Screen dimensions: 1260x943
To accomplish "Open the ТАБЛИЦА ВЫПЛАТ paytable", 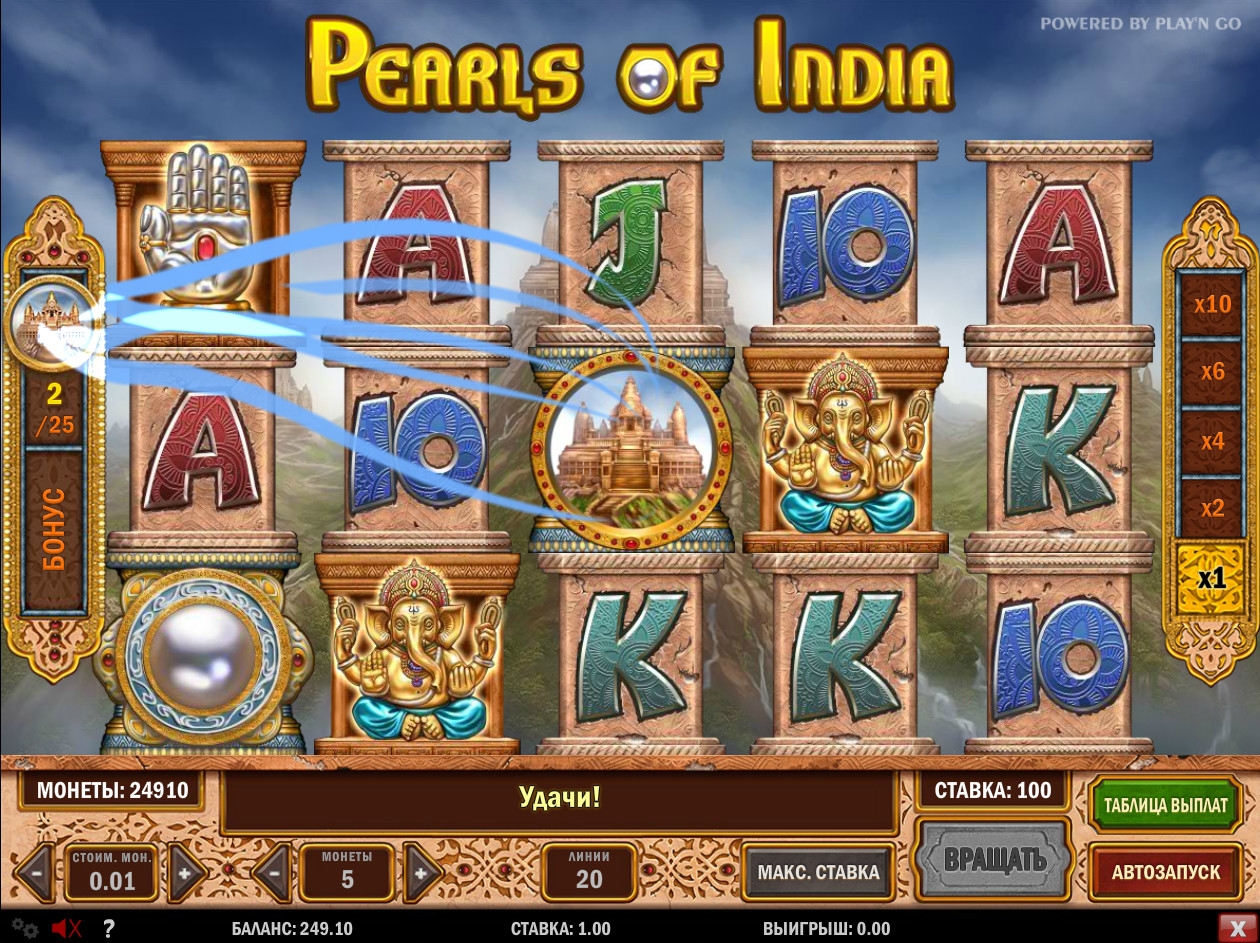I will pos(1165,805).
